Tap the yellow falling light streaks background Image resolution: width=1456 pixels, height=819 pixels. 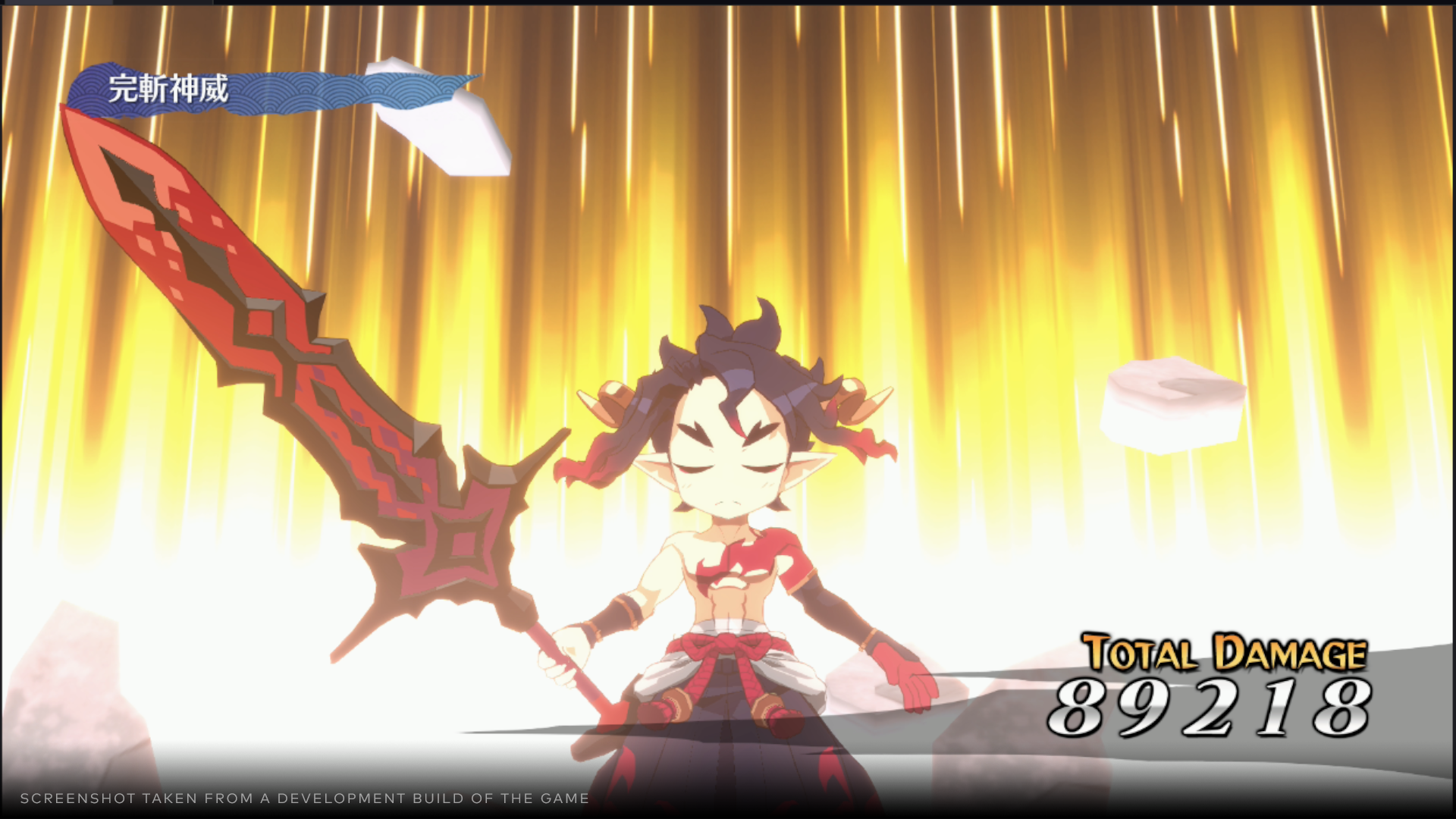pyautogui.click(x=1137, y=152)
